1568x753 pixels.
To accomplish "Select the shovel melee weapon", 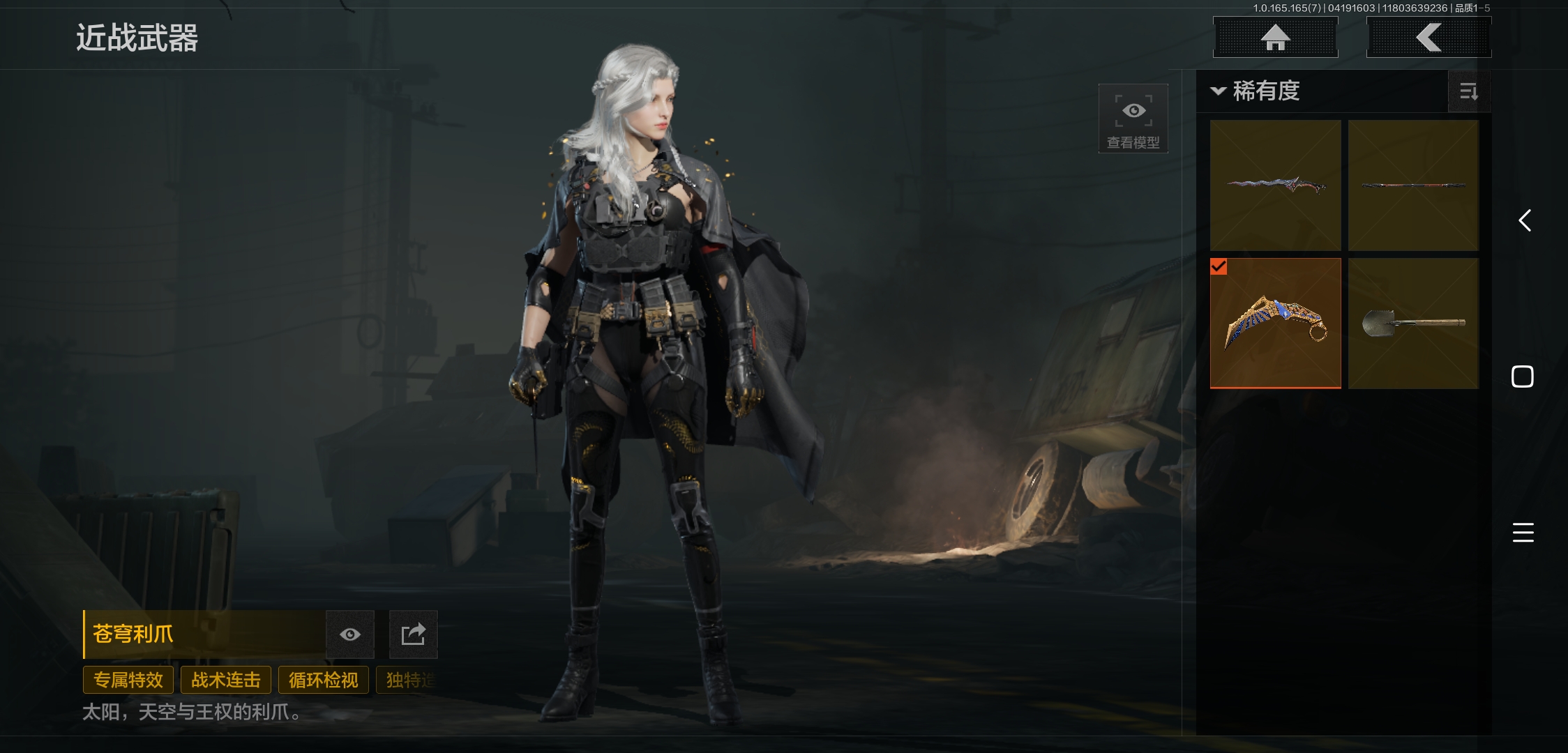I will (x=1413, y=323).
